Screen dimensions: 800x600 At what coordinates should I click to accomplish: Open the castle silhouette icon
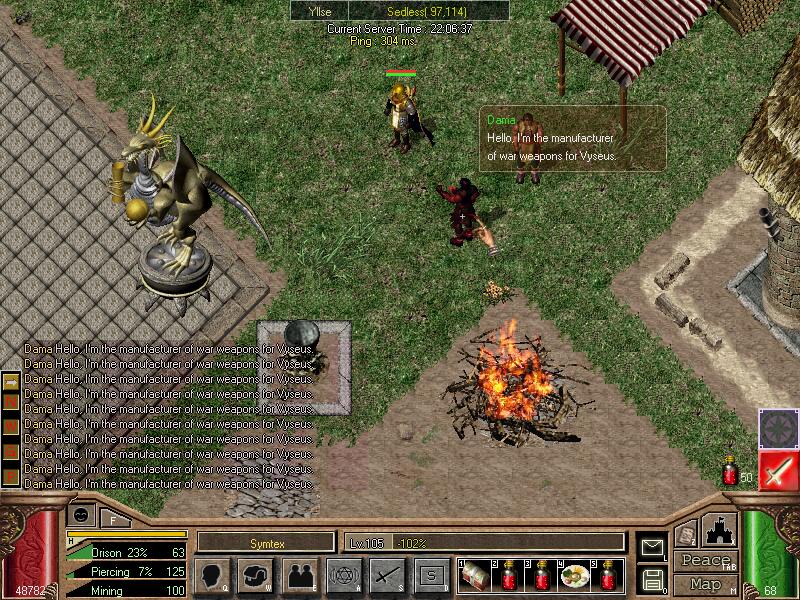tap(720, 530)
